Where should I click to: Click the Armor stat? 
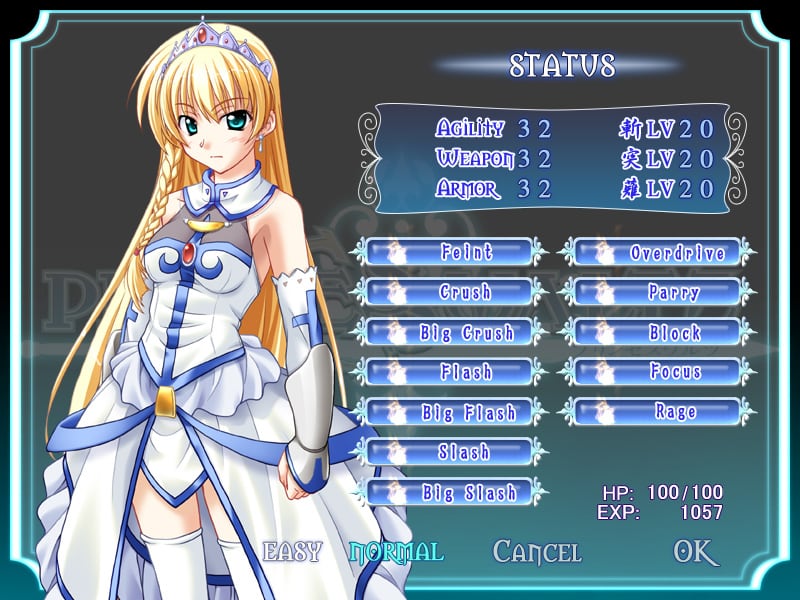tap(468, 189)
